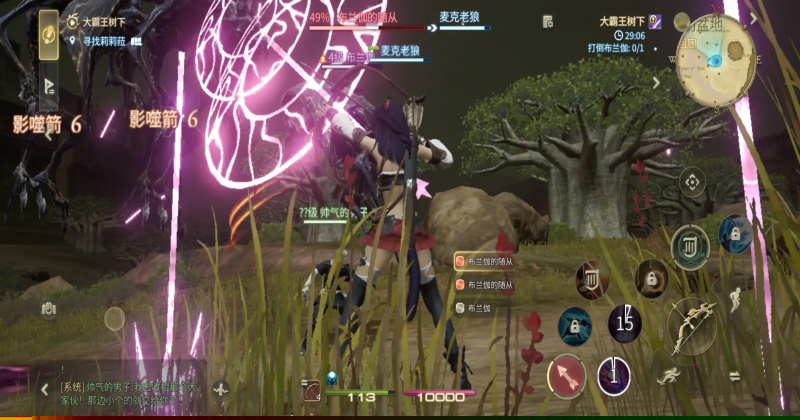The image size is (800, 420).
Task: Tap the character icon beside the chat
Action: tap(221, 389)
